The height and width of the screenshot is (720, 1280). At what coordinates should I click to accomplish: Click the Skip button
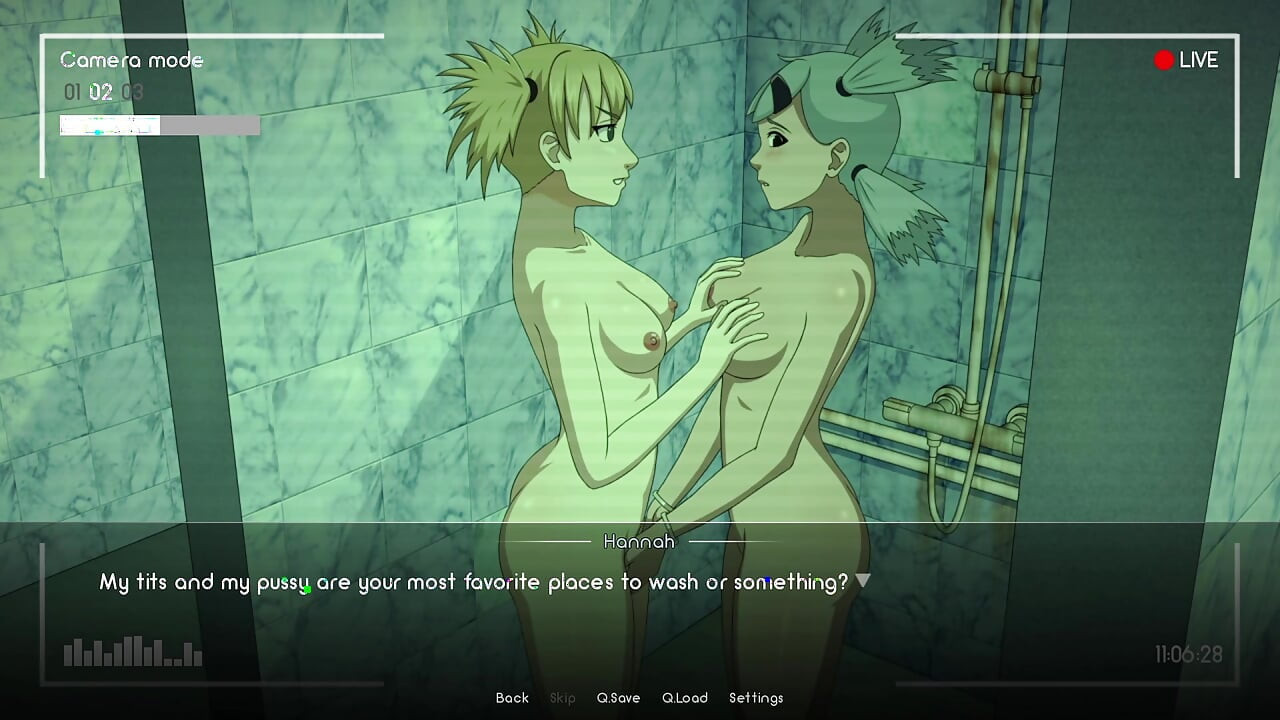[563, 698]
